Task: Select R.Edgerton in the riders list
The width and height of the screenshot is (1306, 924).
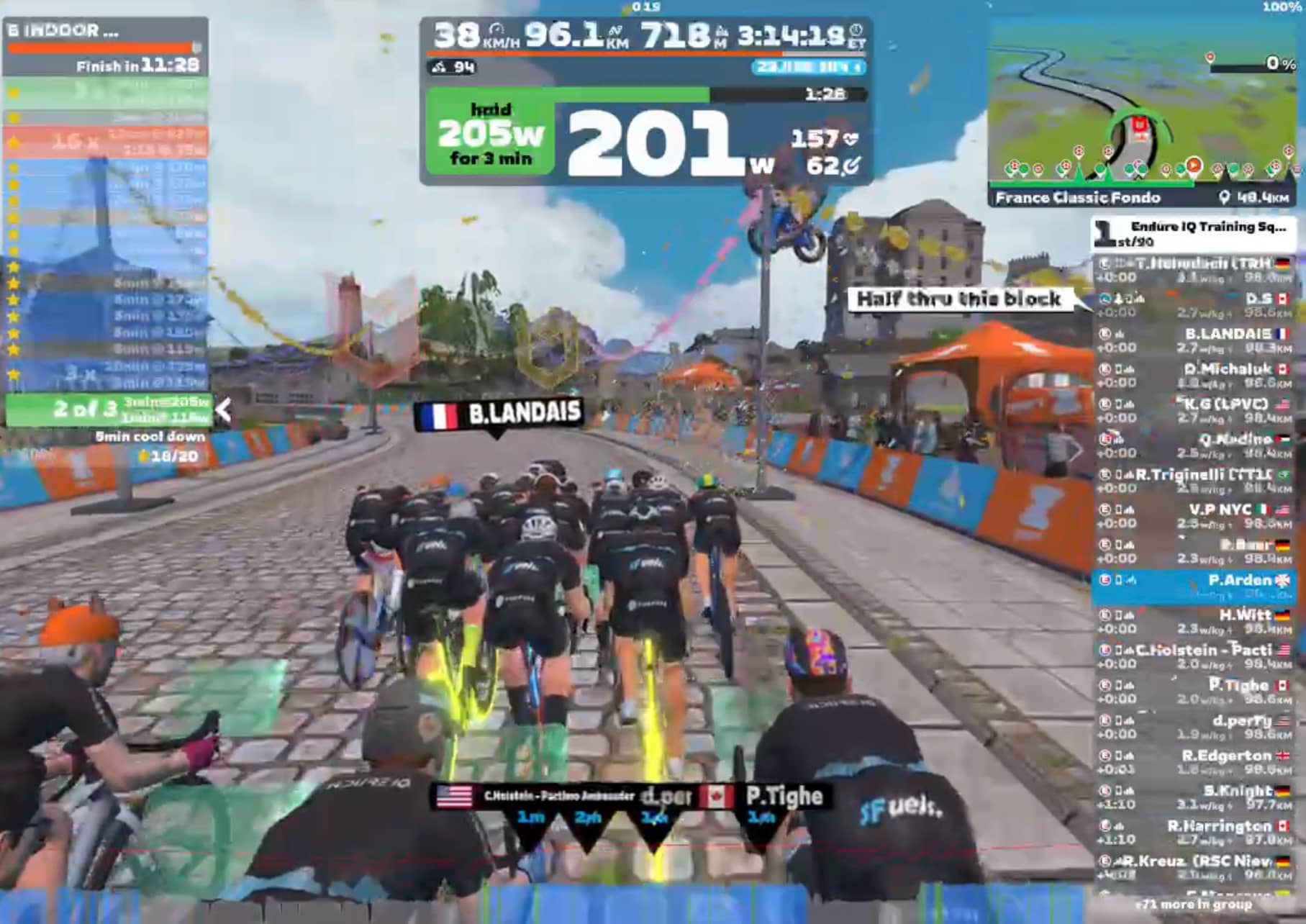Action: [1194, 762]
